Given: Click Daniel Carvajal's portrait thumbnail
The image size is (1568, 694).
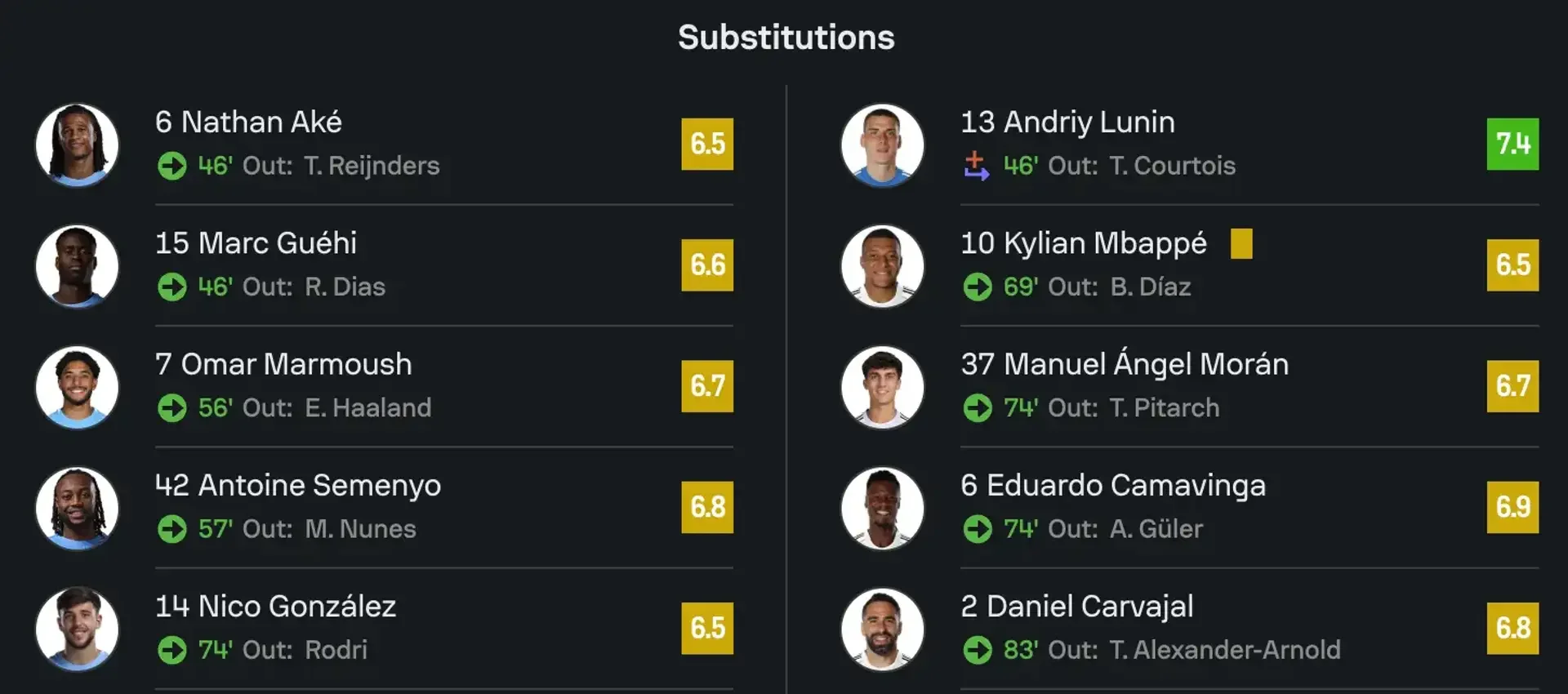Looking at the screenshot, I should 882,629.
